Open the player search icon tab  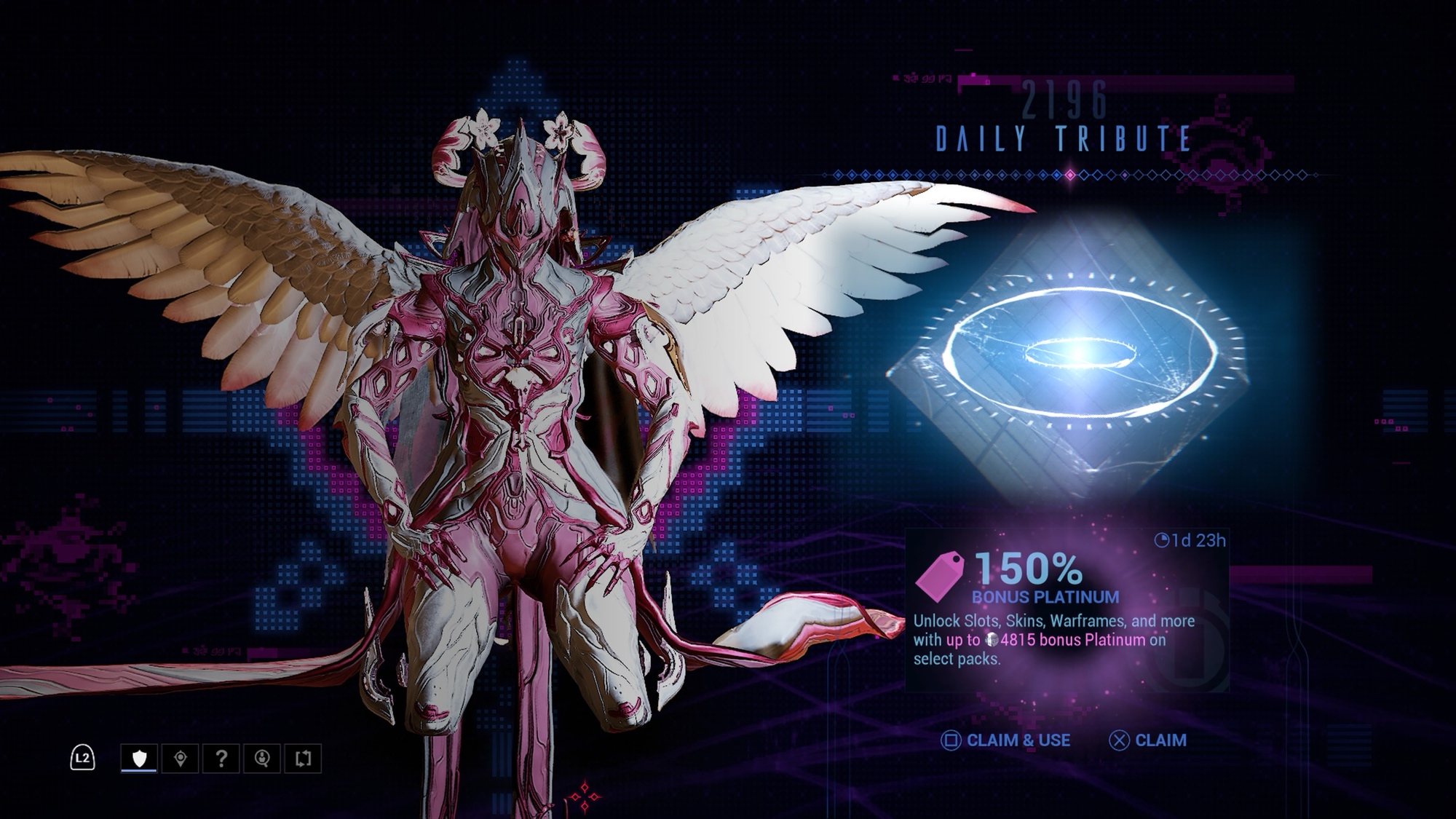coord(262,759)
